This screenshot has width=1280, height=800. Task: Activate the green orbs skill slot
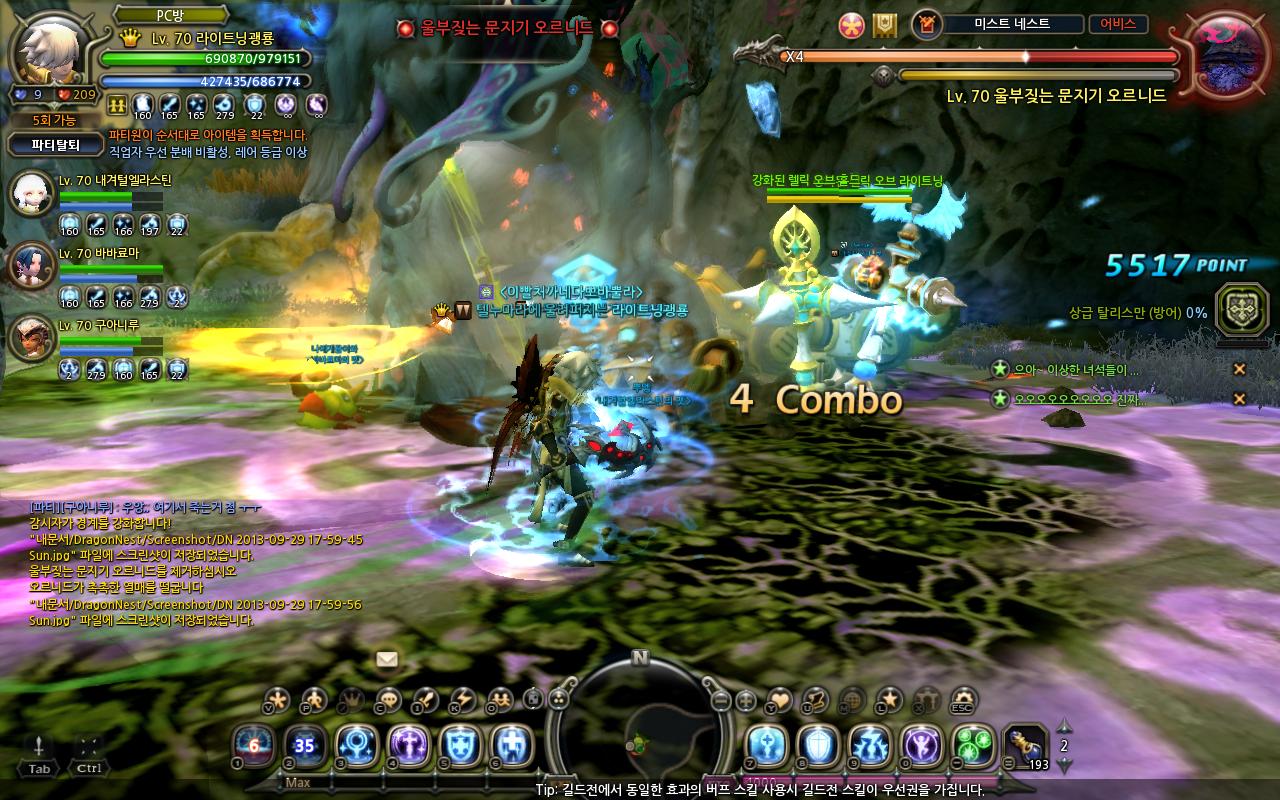[973, 746]
